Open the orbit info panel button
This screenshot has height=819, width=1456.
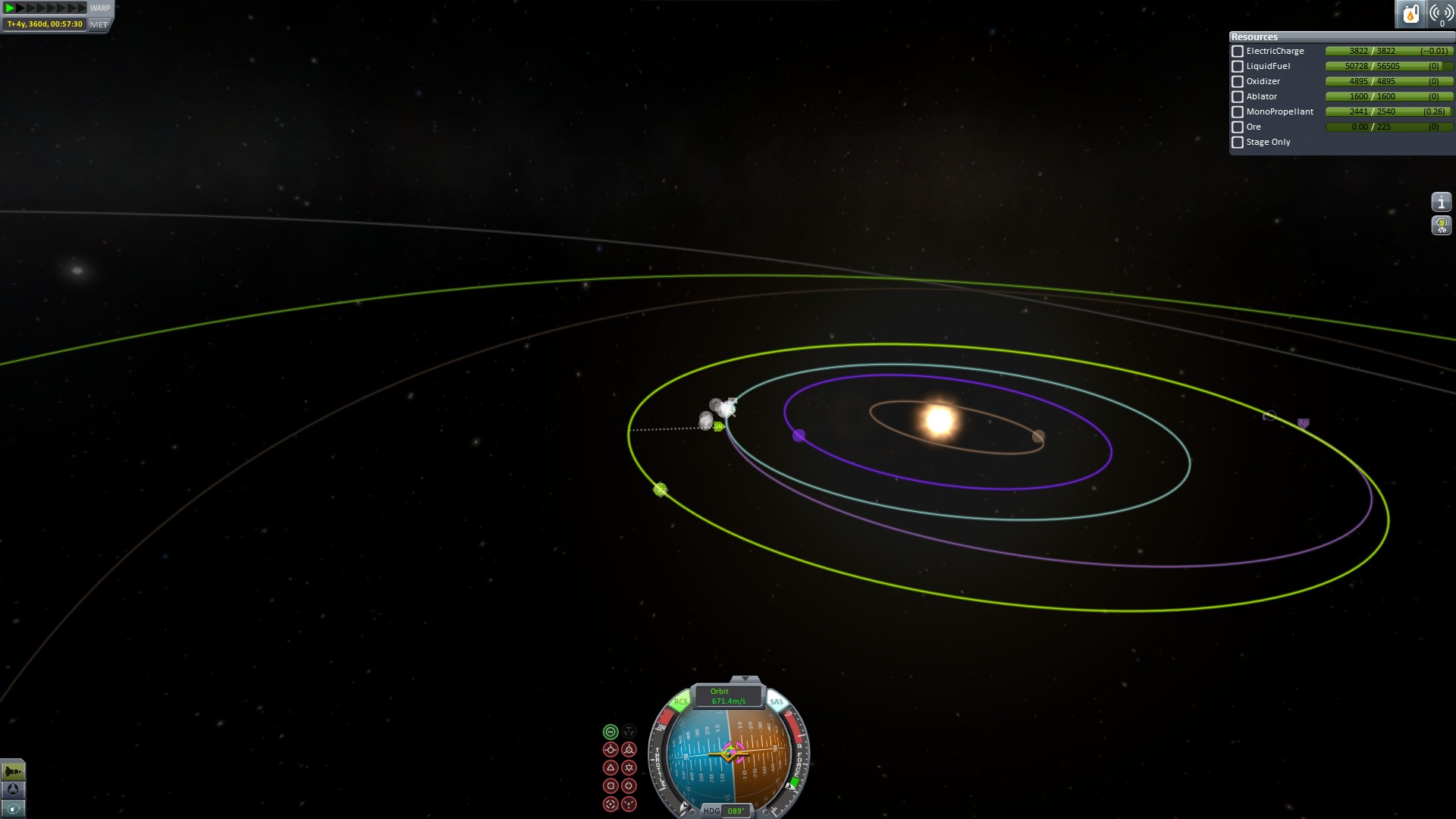(x=1441, y=202)
